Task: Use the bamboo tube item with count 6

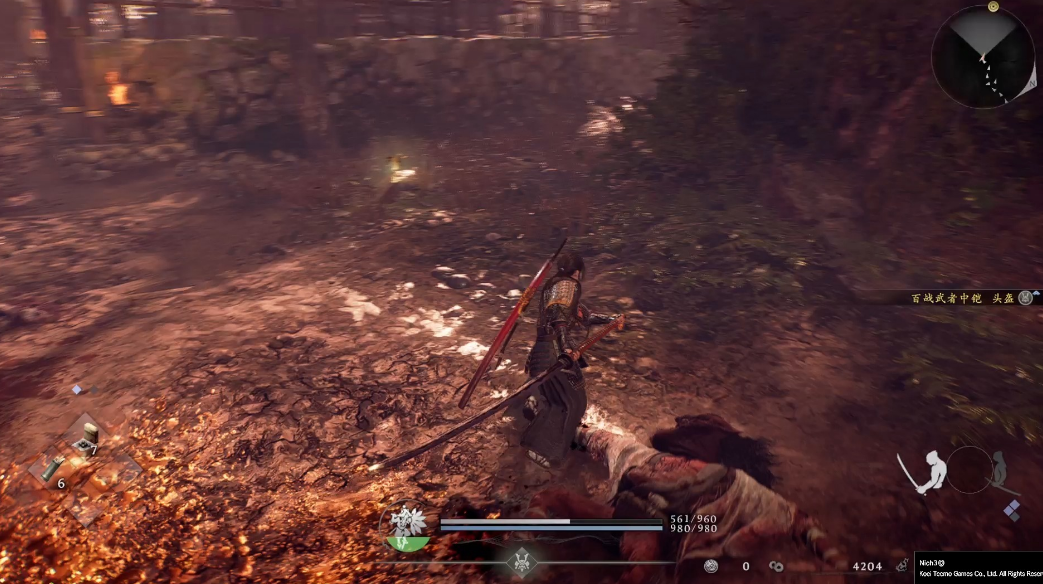Action: 54,468
